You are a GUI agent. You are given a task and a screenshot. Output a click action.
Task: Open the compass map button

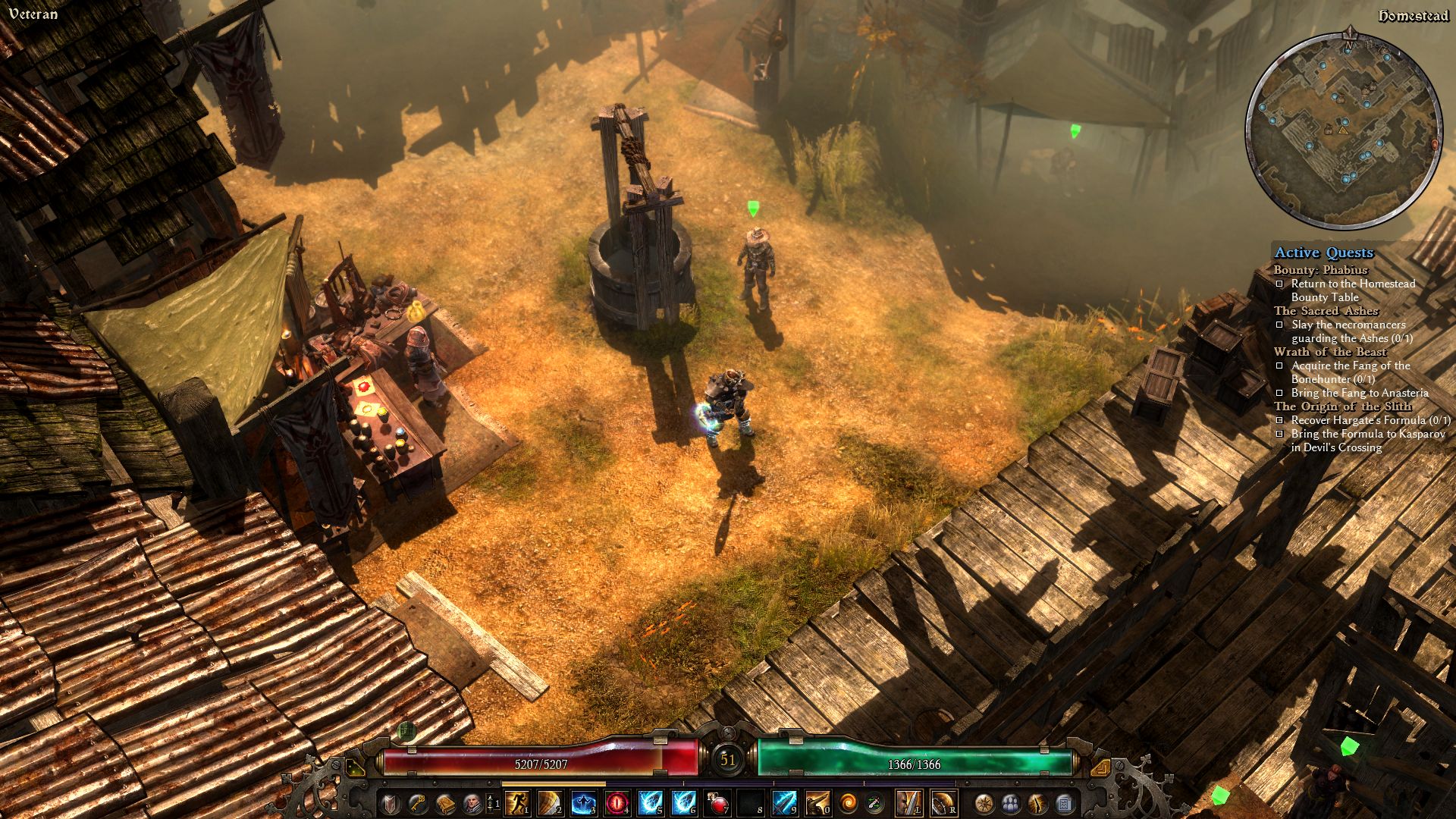(984, 802)
